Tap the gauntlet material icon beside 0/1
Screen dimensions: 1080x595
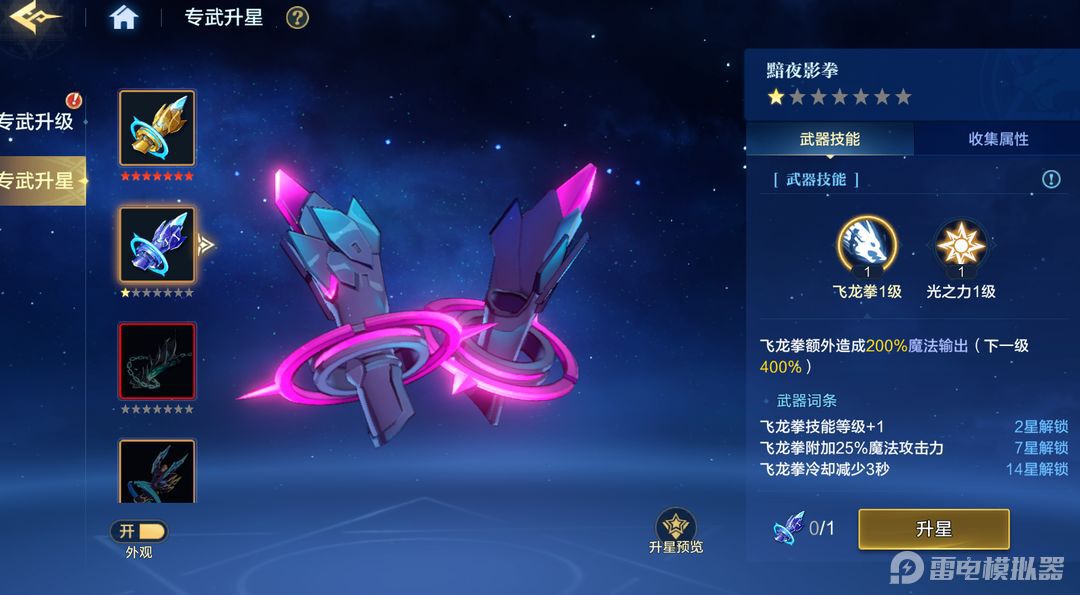click(788, 527)
